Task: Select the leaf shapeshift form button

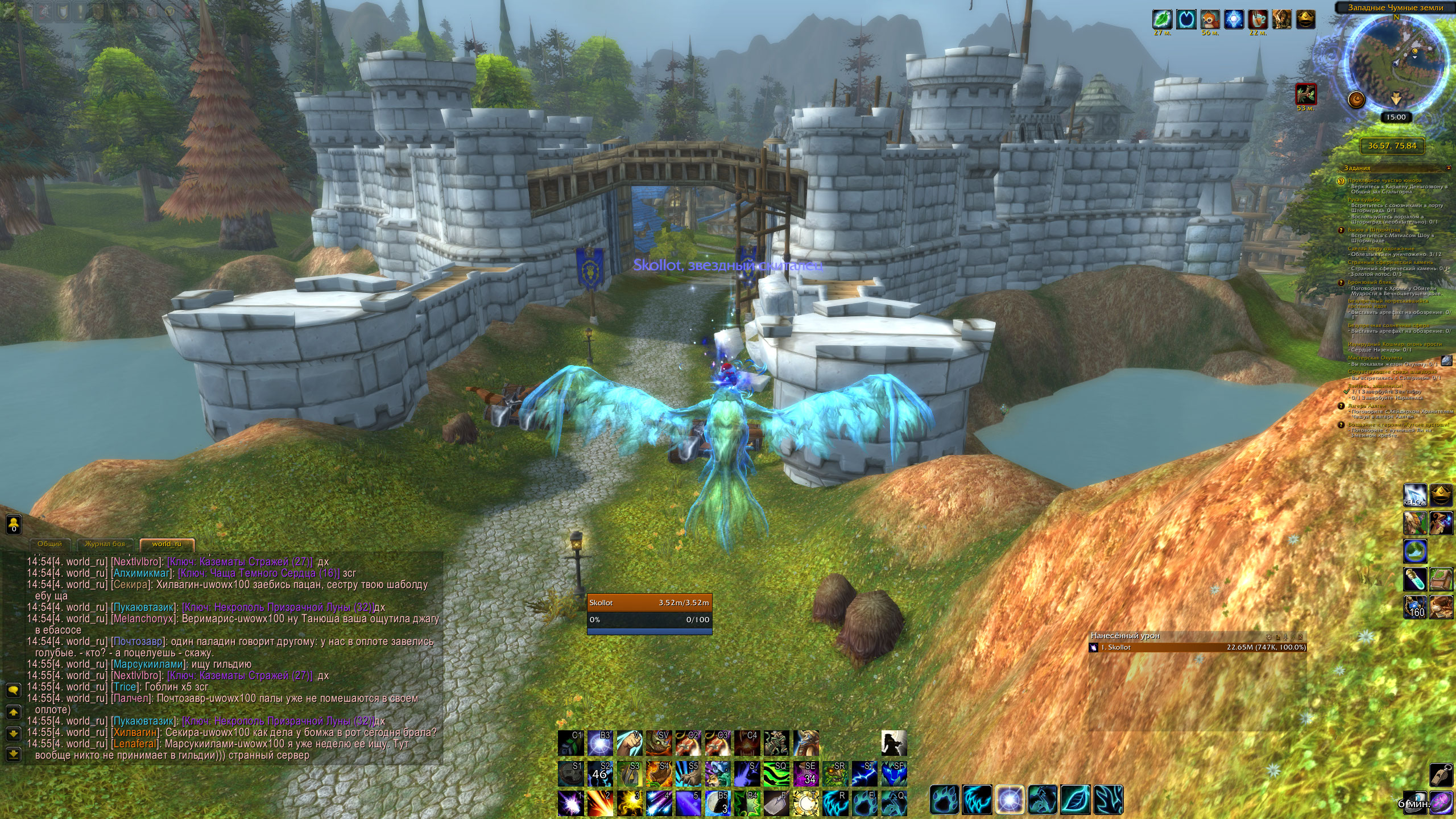Action: pyautogui.click(x=1075, y=800)
